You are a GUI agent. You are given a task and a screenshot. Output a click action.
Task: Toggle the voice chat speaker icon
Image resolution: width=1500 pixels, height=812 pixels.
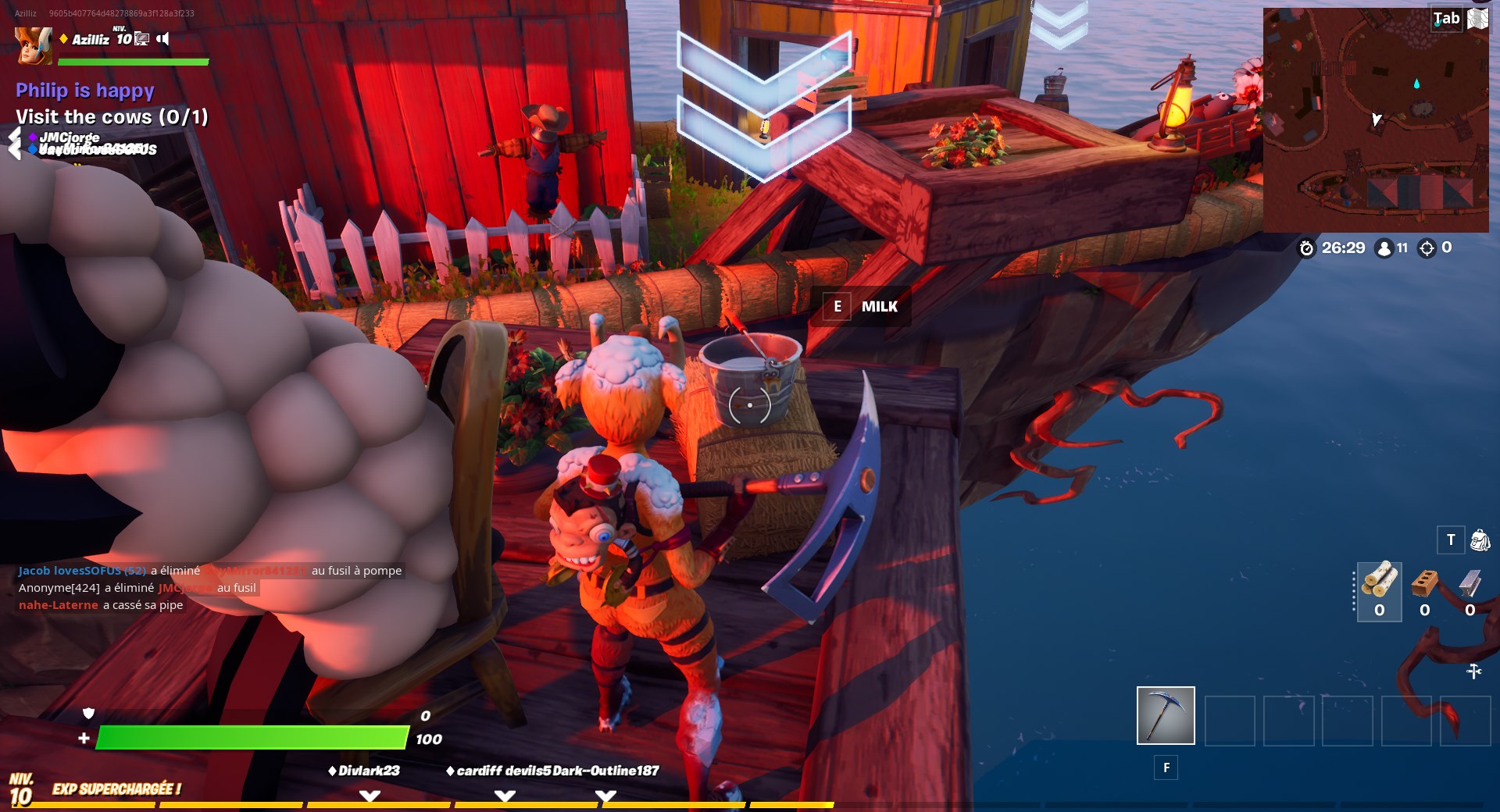click(x=162, y=37)
